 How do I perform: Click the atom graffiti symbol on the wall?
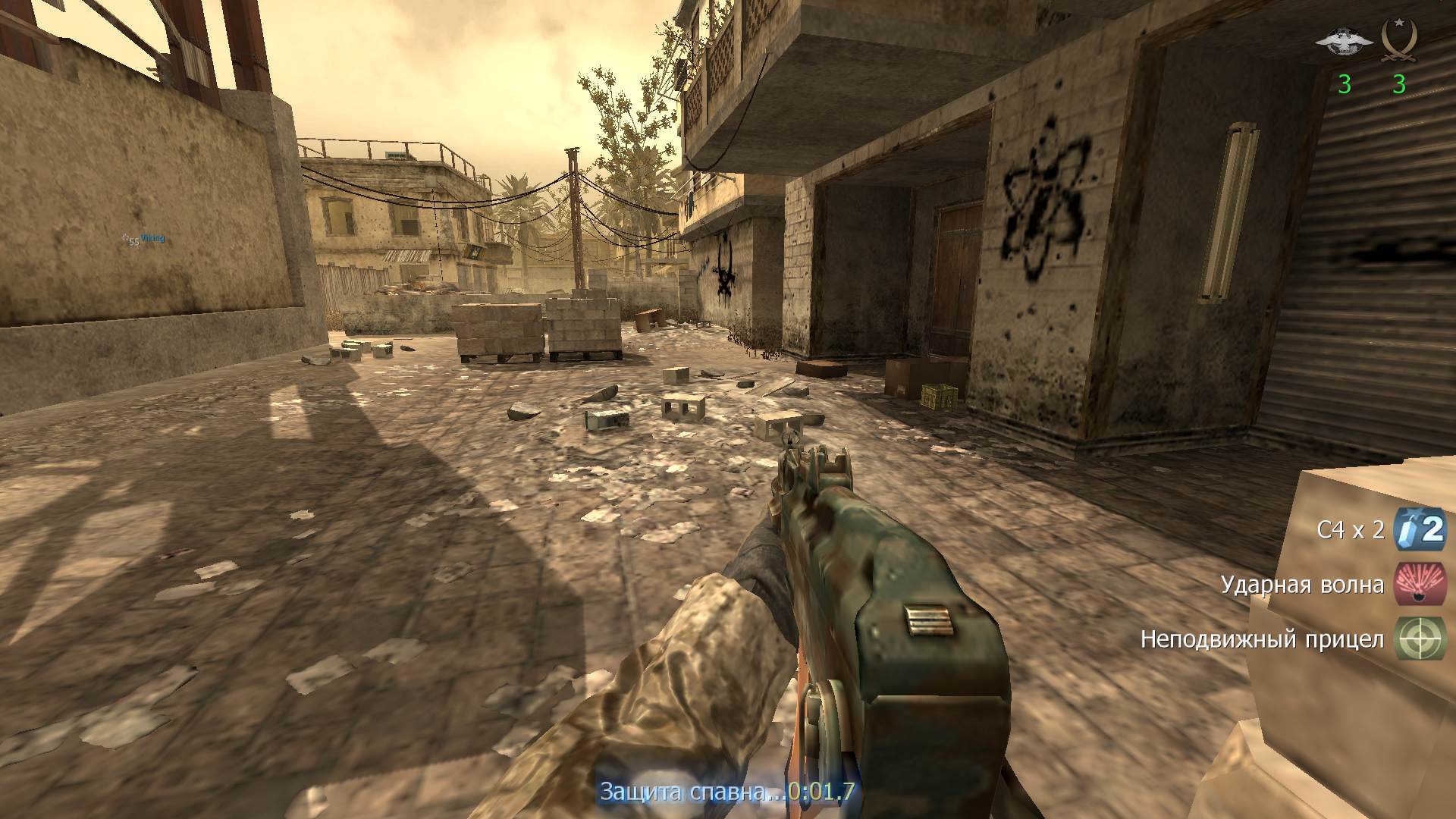pos(1039,197)
